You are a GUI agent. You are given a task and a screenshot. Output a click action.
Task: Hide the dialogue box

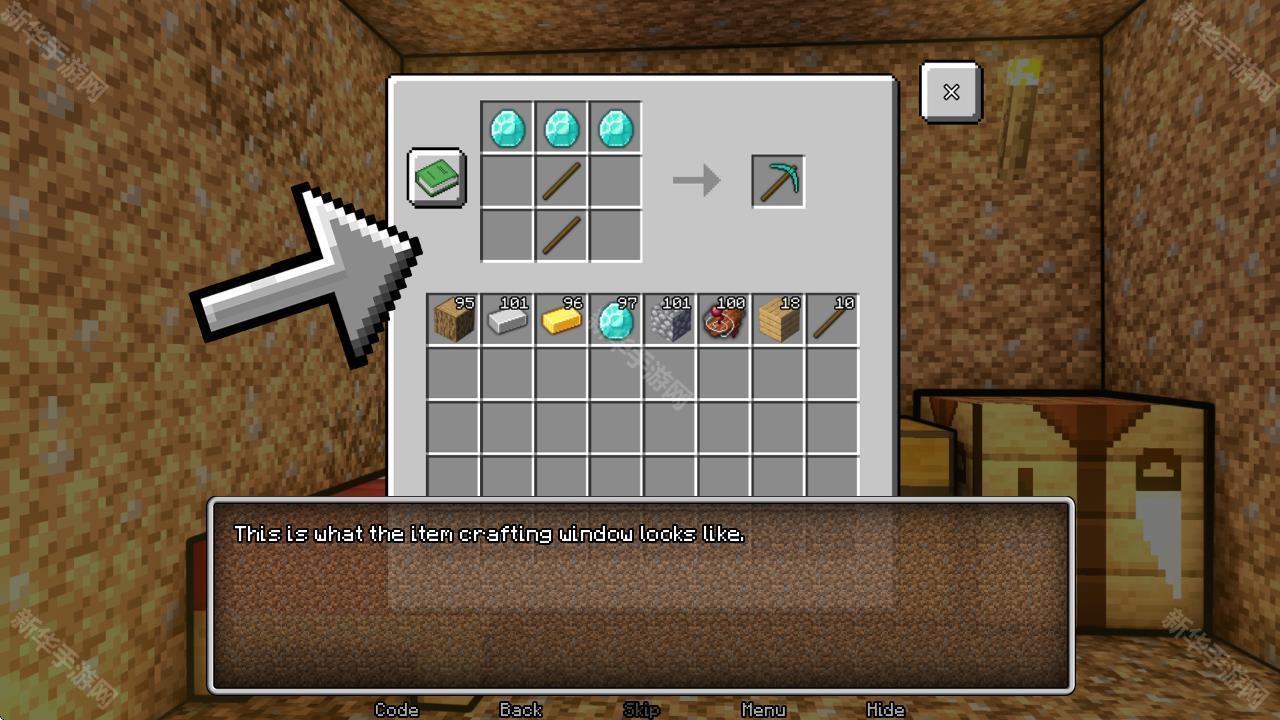click(x=886, y=710)
